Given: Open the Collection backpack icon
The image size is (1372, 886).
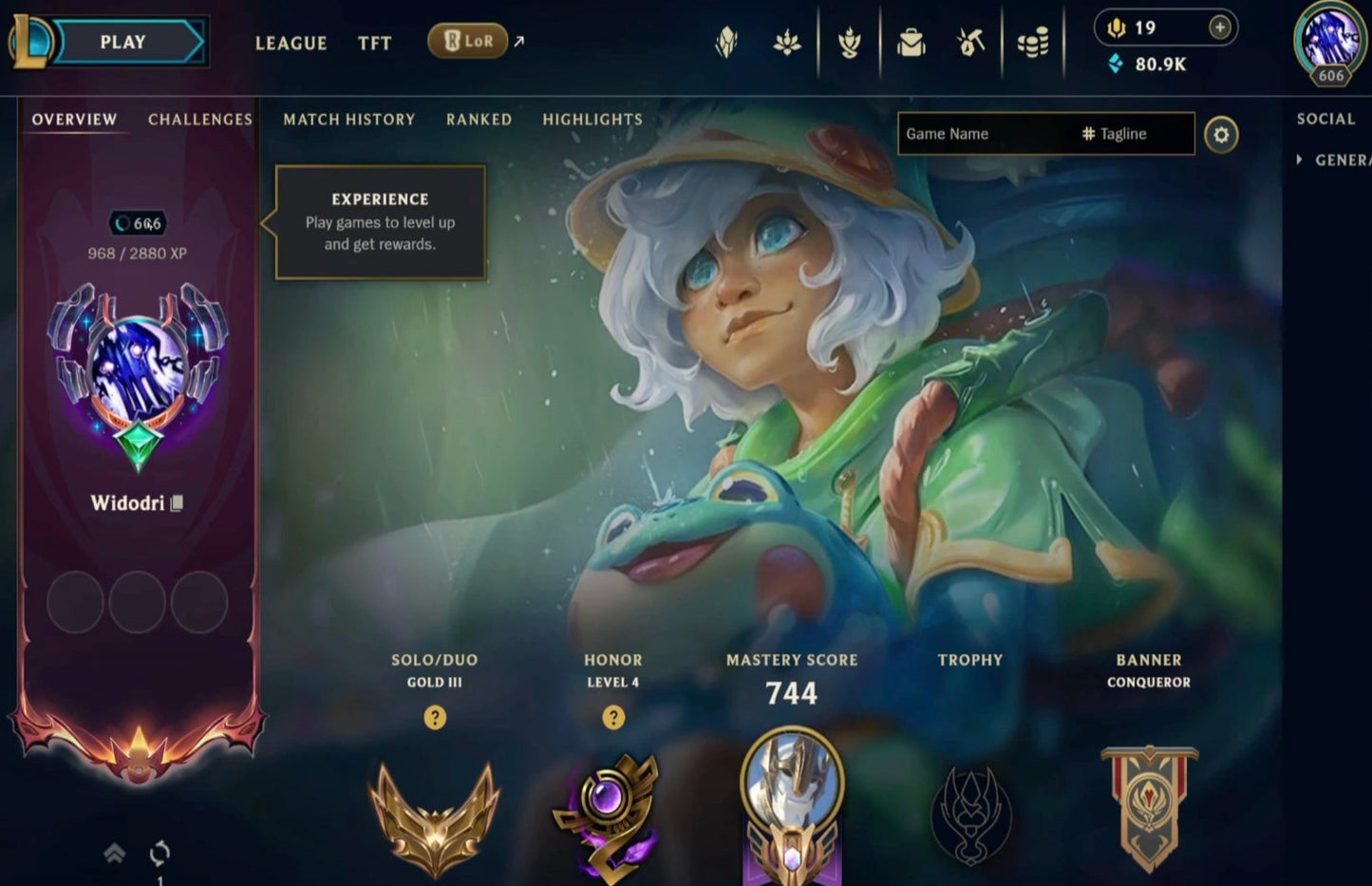Looking at the screenshot, I should 912,41.
